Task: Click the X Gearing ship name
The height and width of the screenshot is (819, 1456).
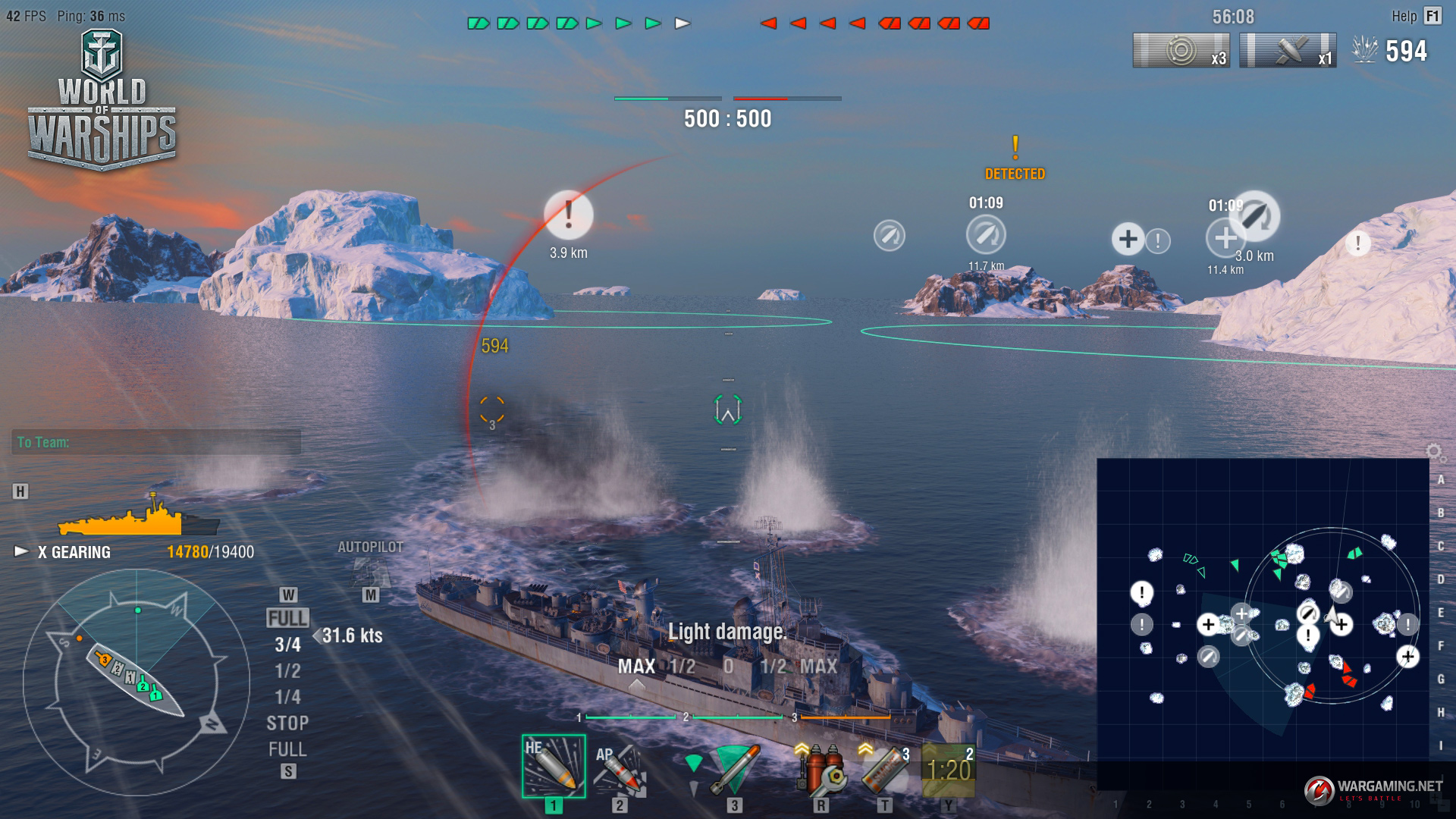Action: (x=74, y=552)
